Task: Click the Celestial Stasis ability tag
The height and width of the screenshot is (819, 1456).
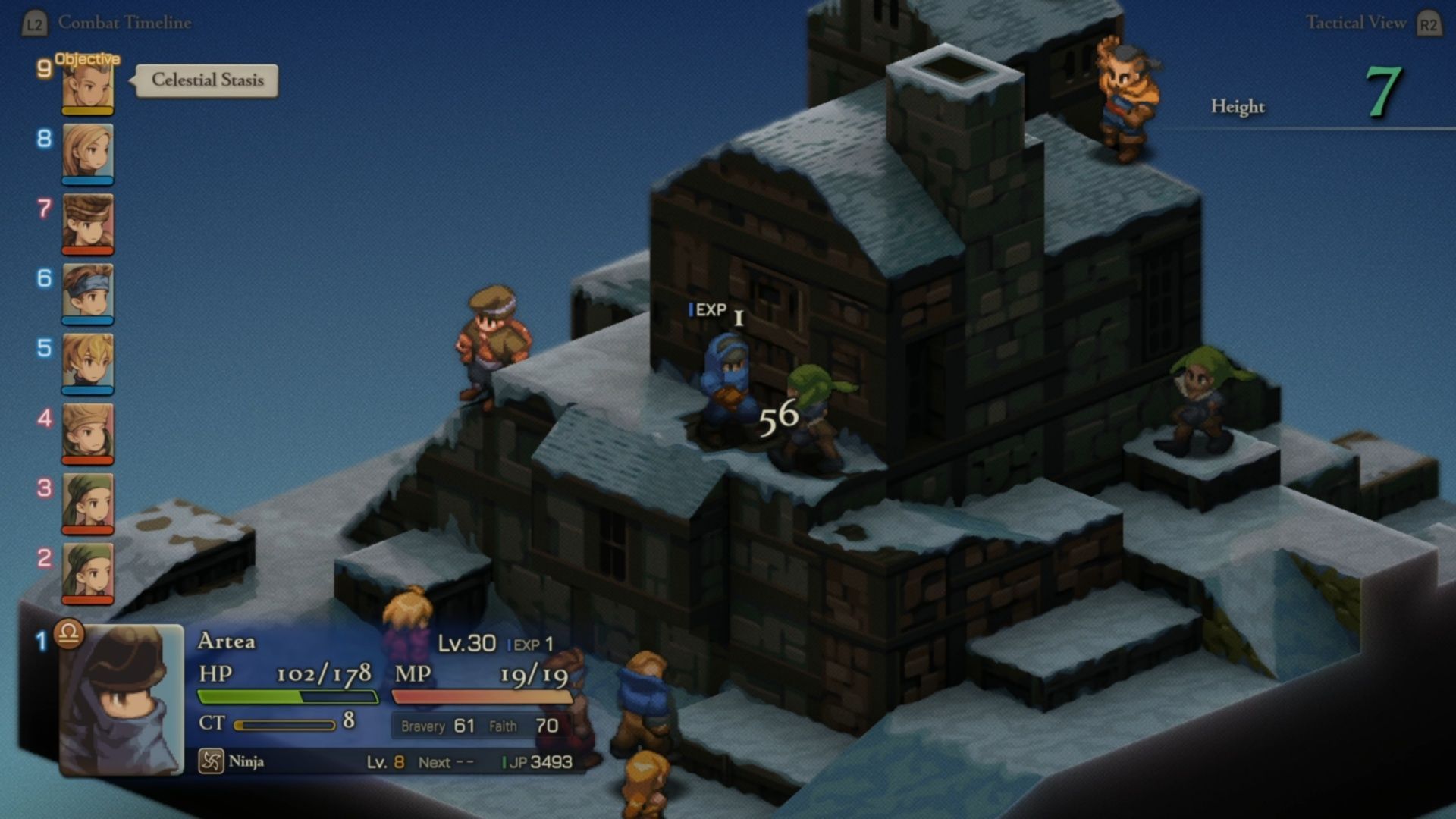Action: (207, 80)
